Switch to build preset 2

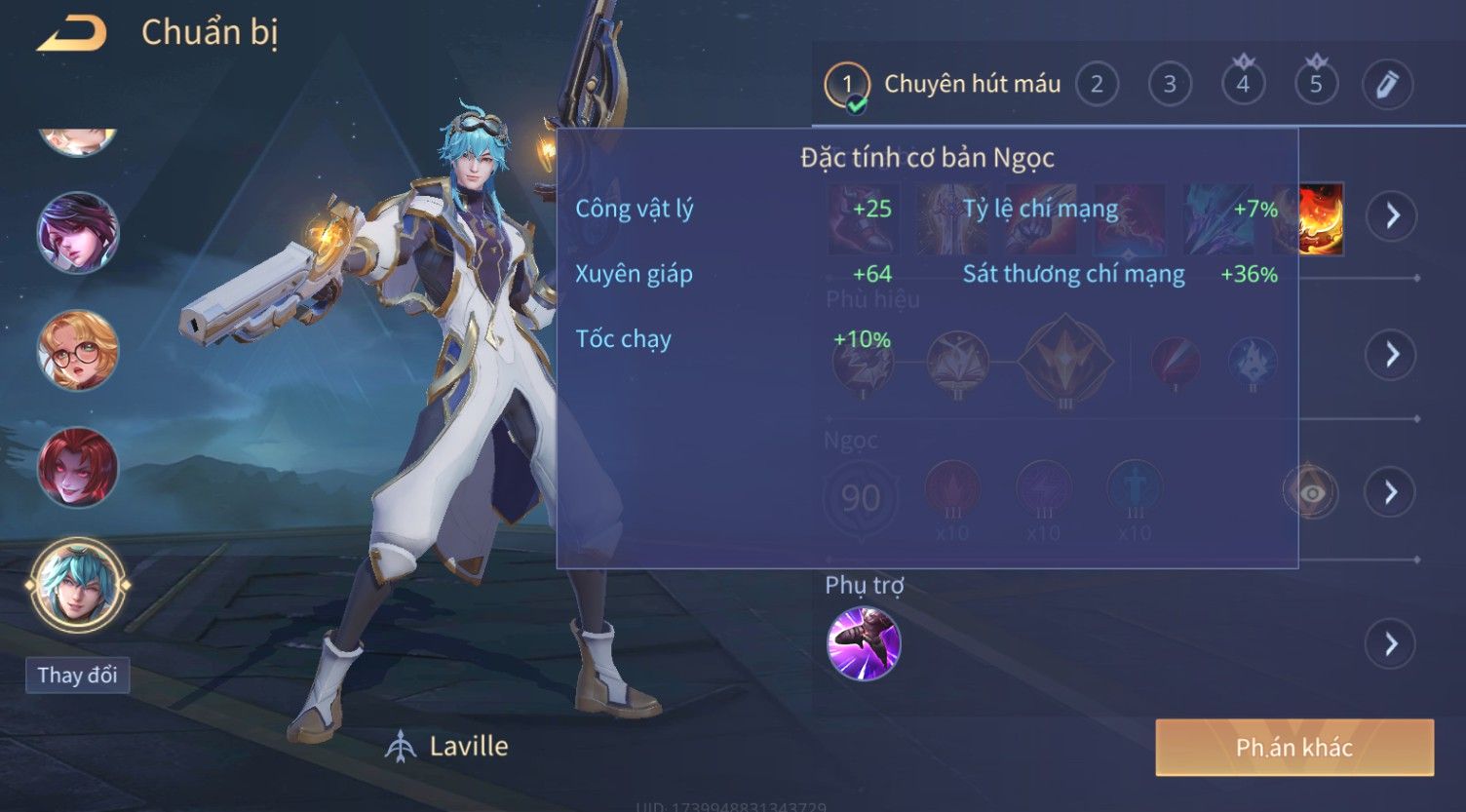1097,85
